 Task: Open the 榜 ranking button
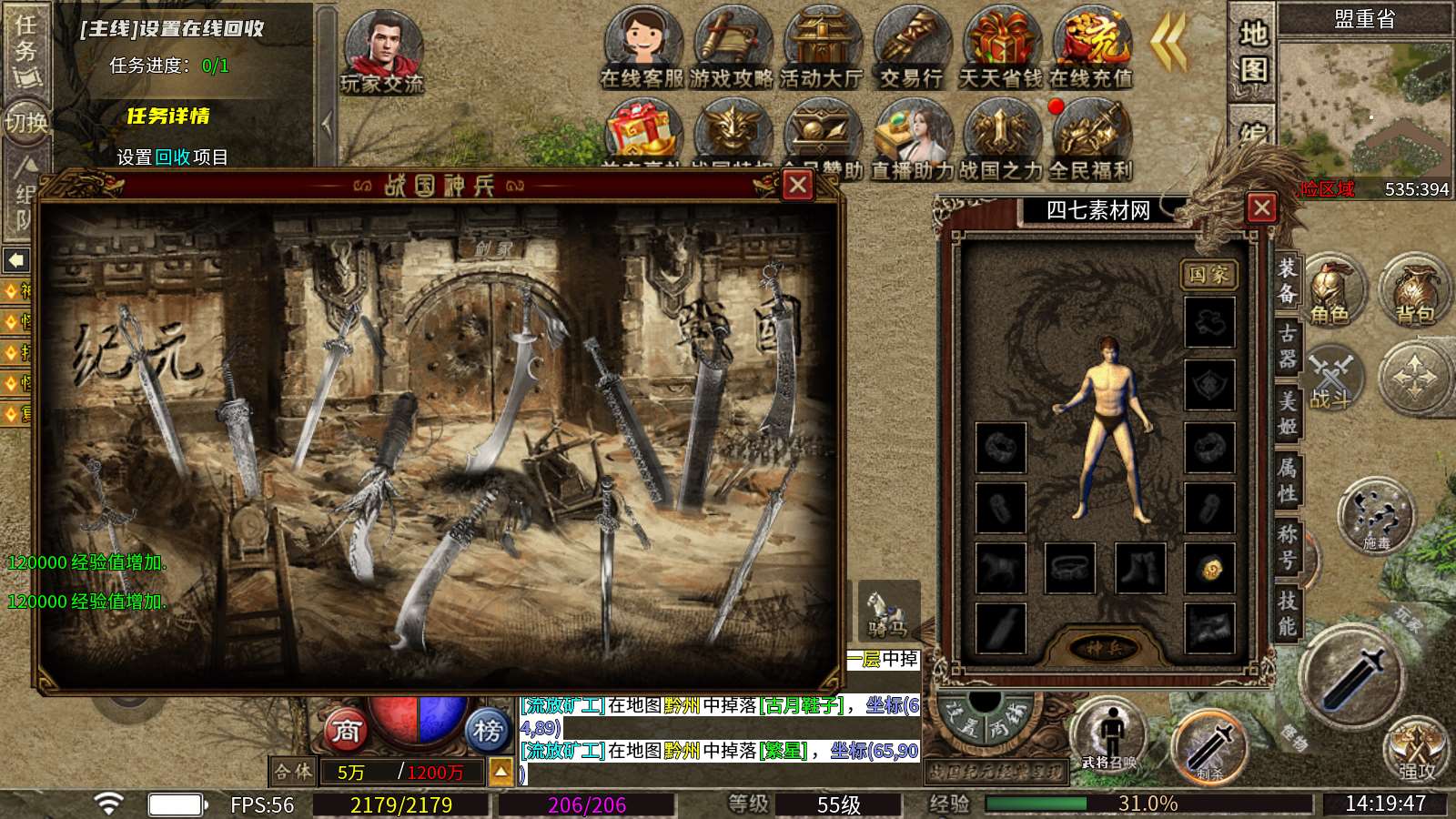(x=488, y=730)
